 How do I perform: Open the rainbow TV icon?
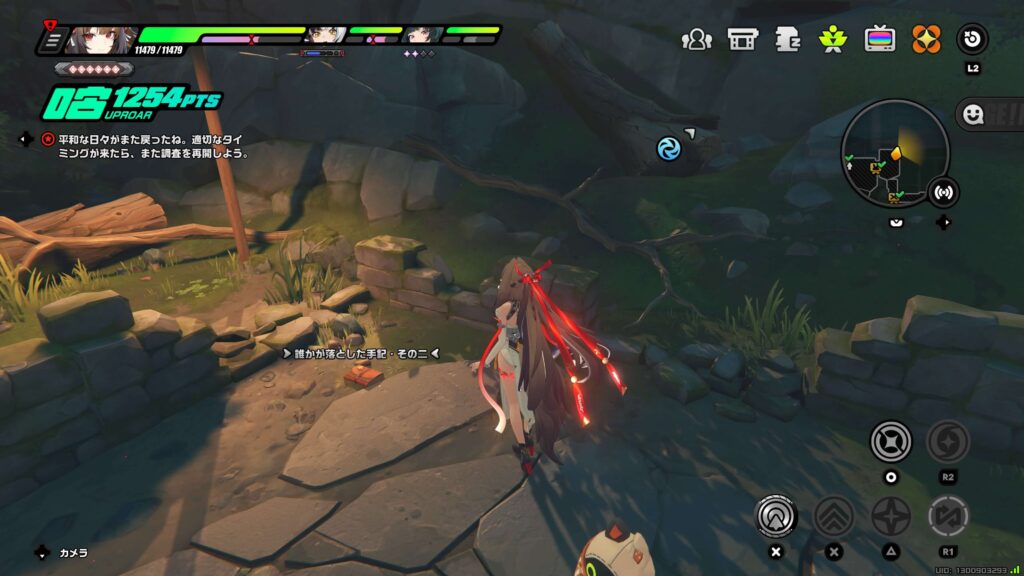point(880,39)
